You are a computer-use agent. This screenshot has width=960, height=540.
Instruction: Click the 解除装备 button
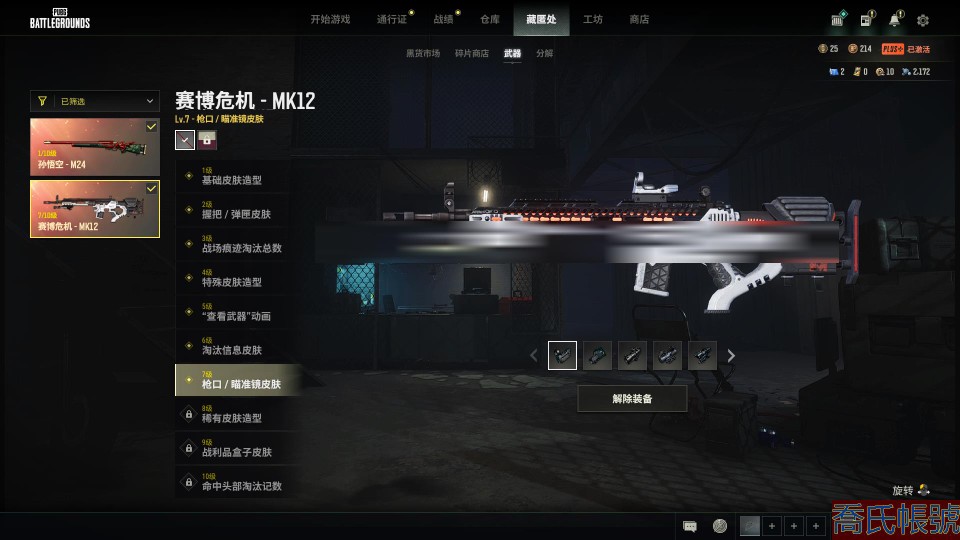click(x=632, y=398)
